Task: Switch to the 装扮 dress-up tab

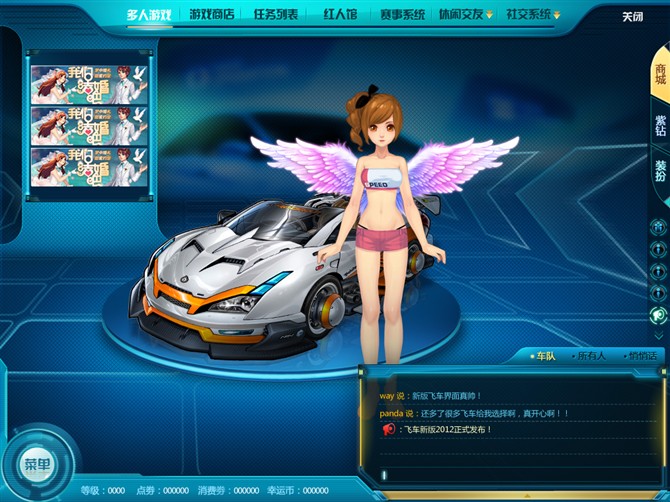Action: click(x=660, y=171)
